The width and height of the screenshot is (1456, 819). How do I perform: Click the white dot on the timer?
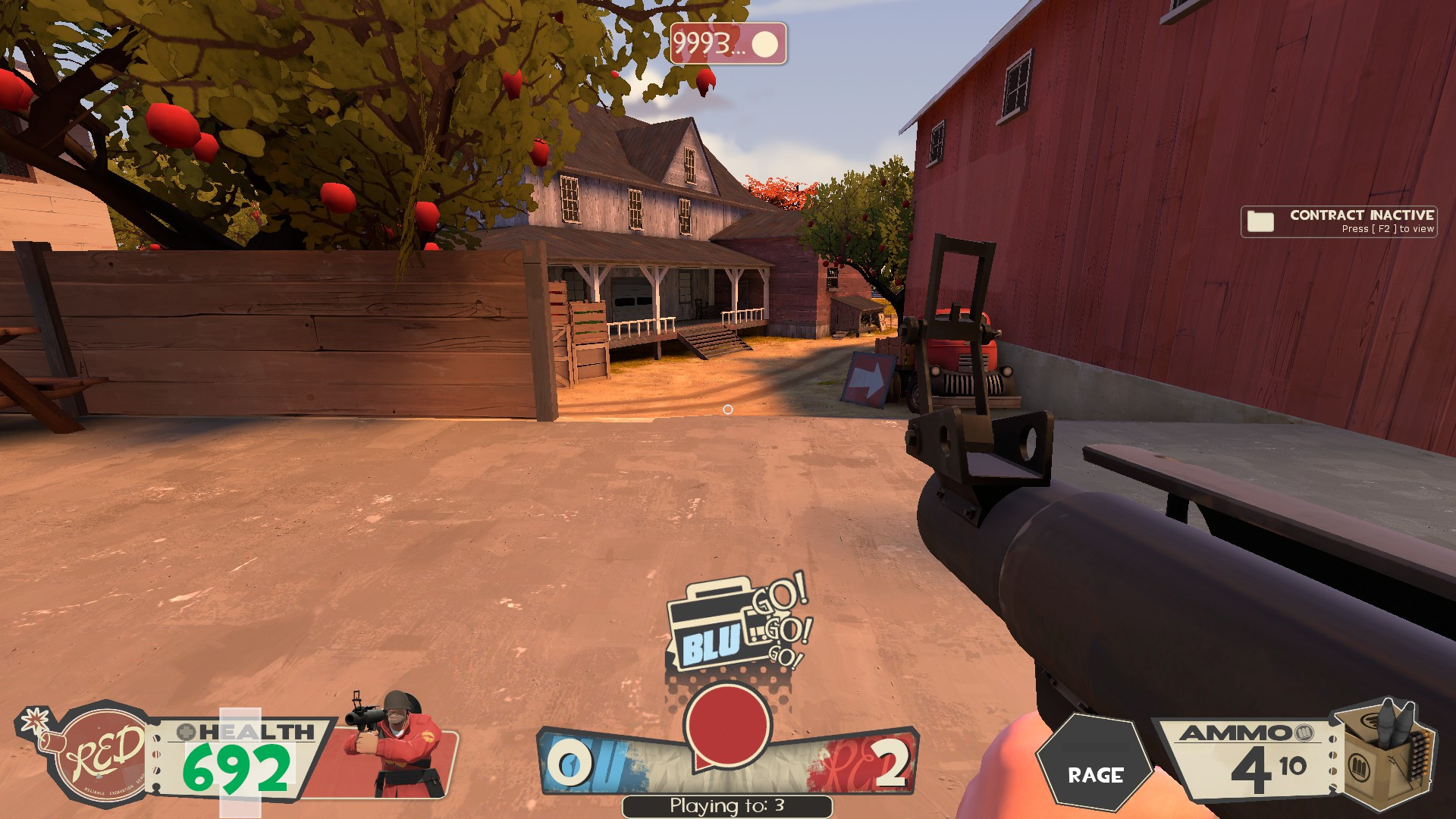tap(766, 44)
